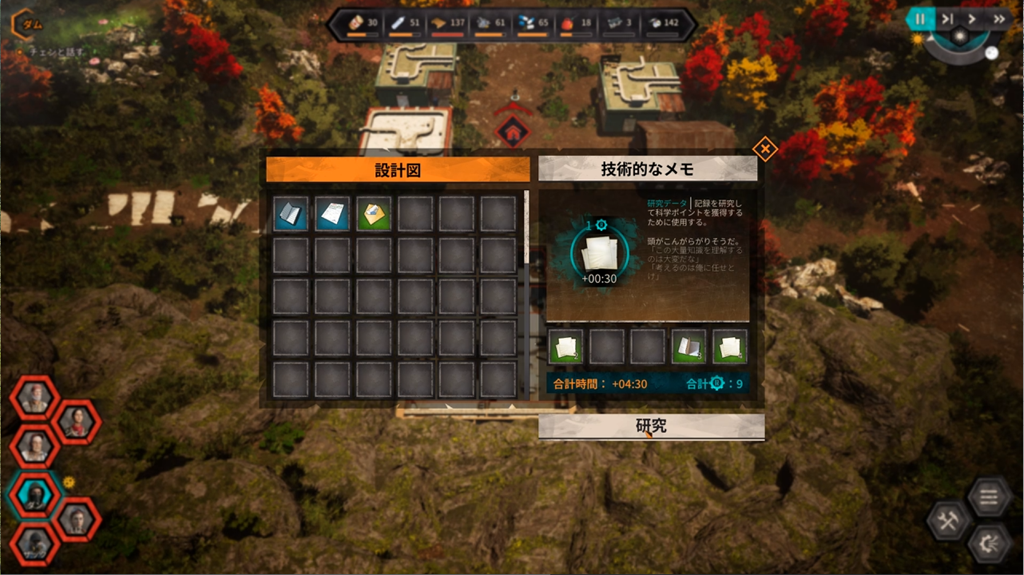Select the gas-mask survivor portrait
The width and height of the screenshot is (1024, 575).
[x=34, y=543]
